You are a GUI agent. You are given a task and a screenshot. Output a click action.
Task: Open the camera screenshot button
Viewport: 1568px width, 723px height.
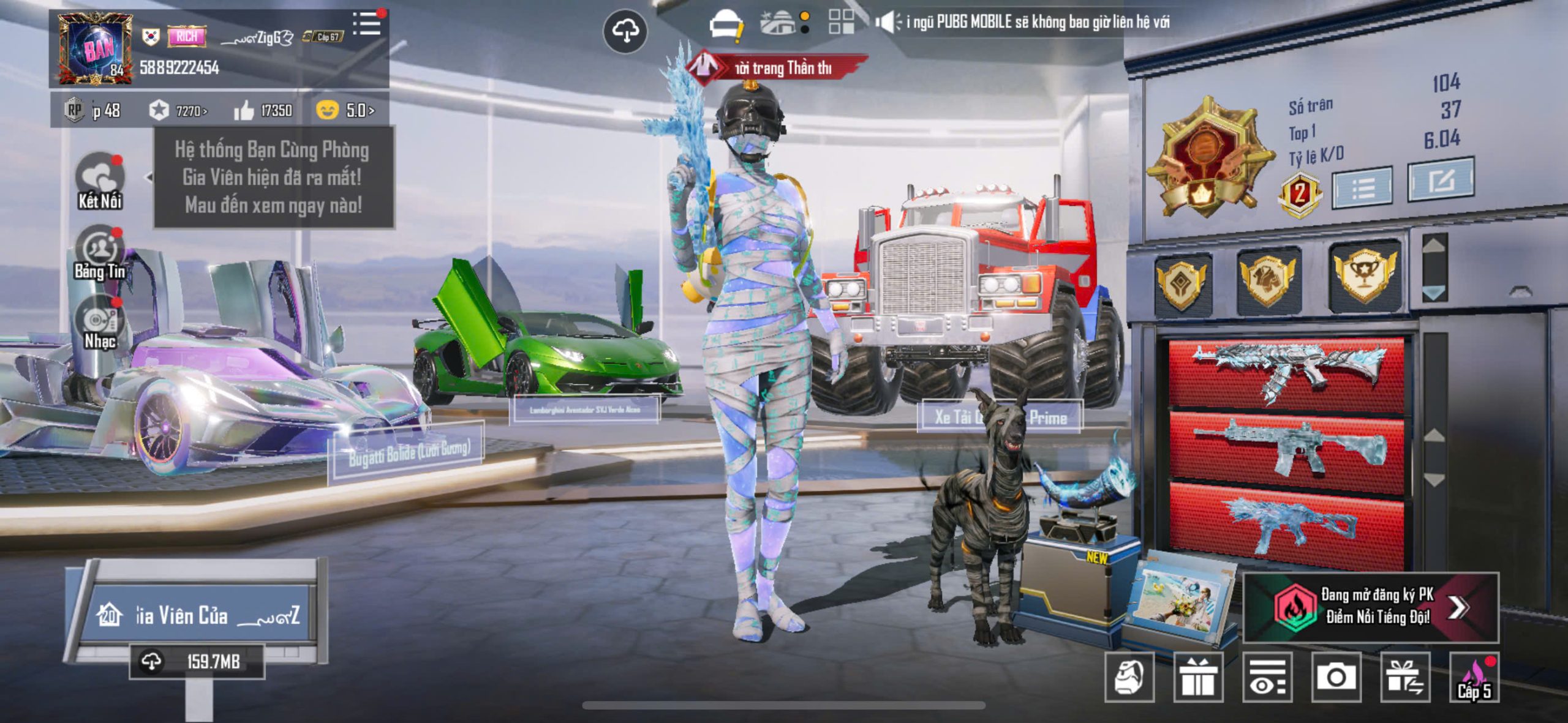pyautogui.click(x=1336, y=677)
